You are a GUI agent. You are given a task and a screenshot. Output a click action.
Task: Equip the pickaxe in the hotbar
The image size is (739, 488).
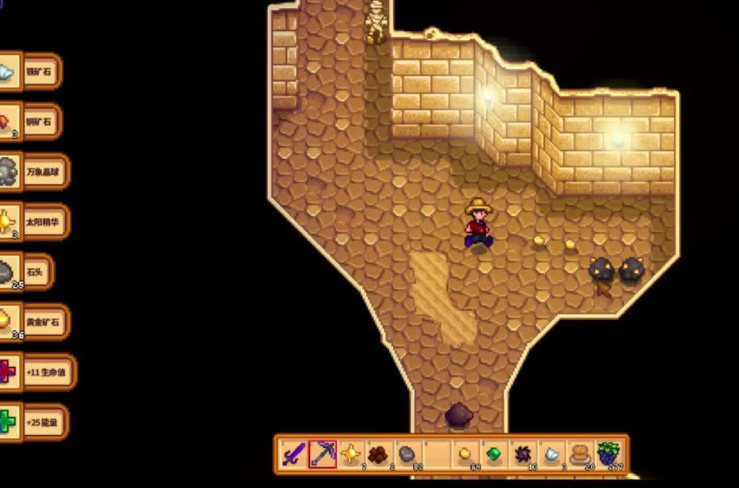click(322, 454)
